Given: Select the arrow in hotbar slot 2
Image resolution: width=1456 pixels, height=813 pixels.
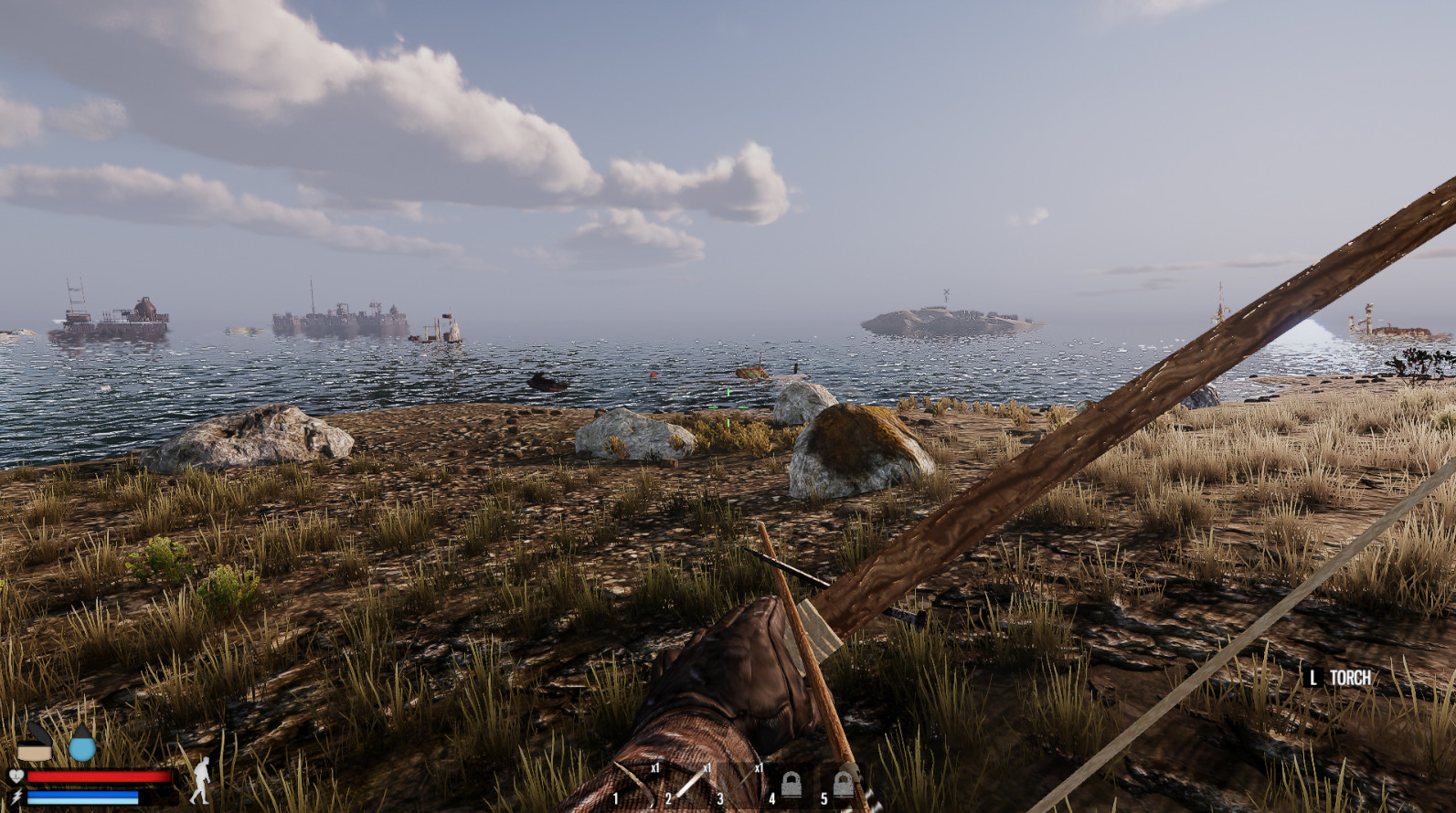Looking at the screenshot, I should coord(690,784).
